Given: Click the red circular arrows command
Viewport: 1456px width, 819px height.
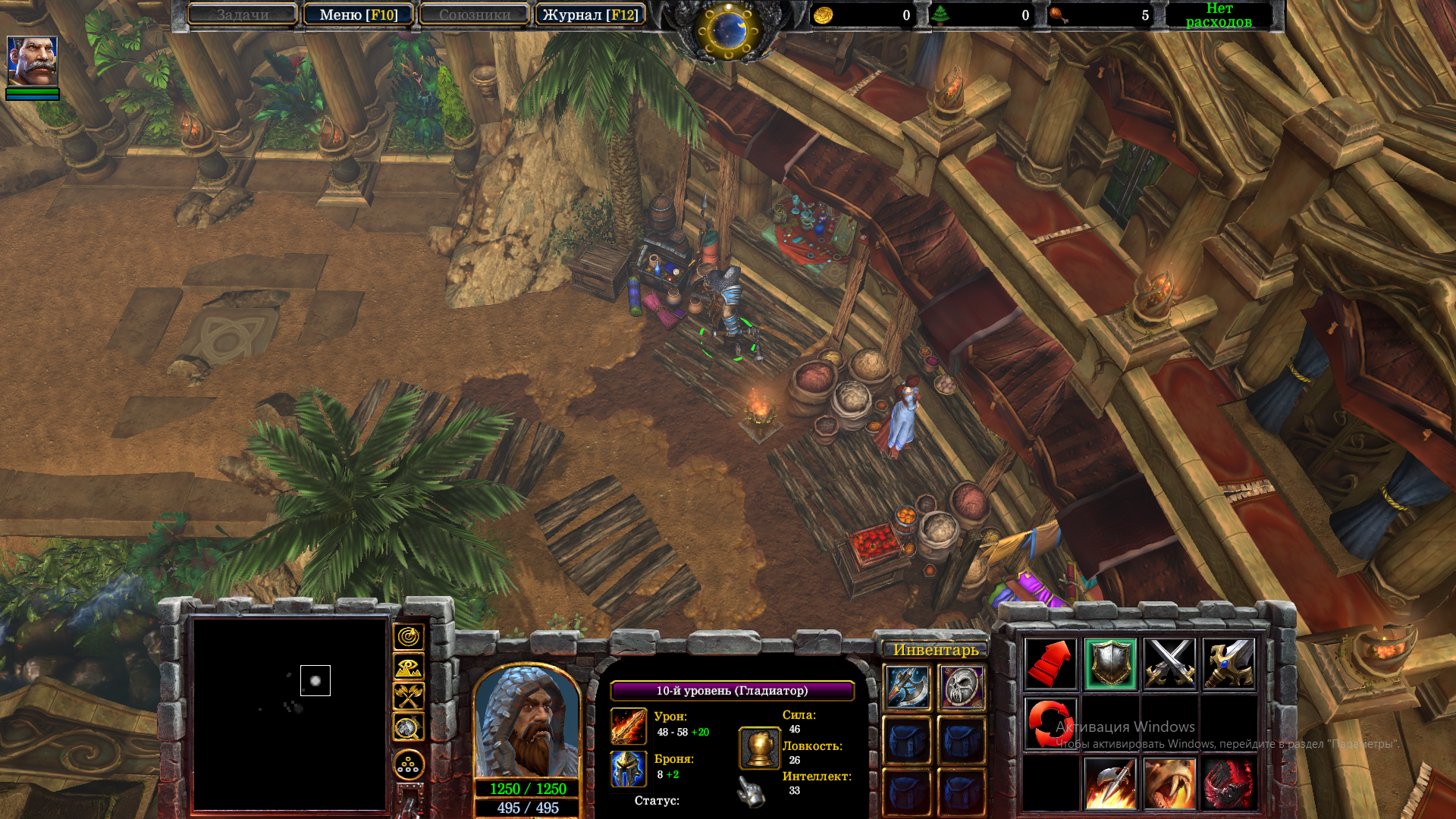Looking at the screenshot, I should click(x=1050, y=723).
